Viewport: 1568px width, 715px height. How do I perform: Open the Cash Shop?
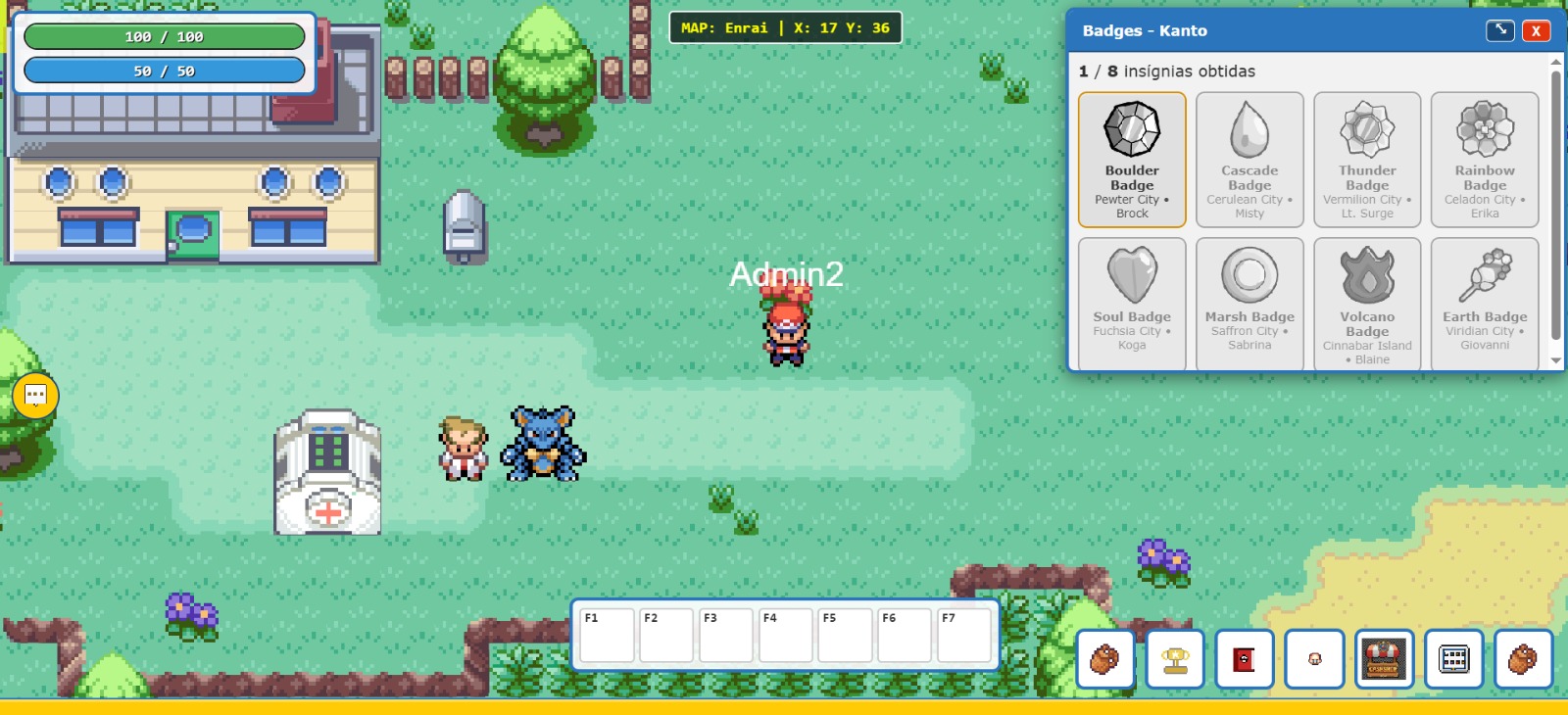click(1384, 659)
